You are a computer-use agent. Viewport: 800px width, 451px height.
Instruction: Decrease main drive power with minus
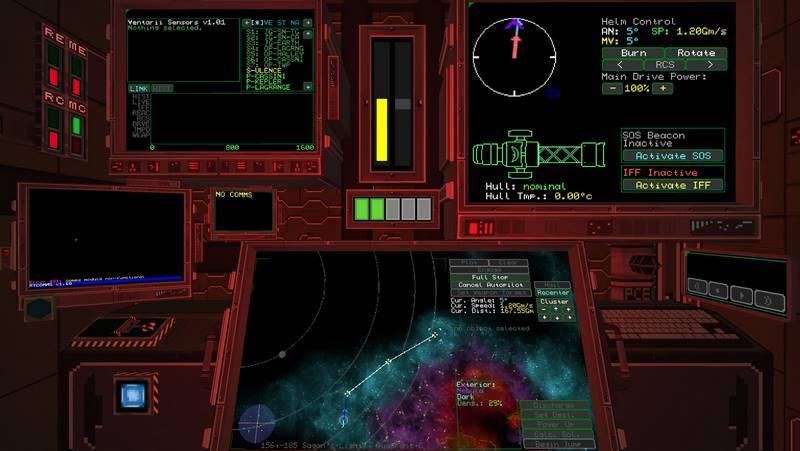[x=611, y=88]
